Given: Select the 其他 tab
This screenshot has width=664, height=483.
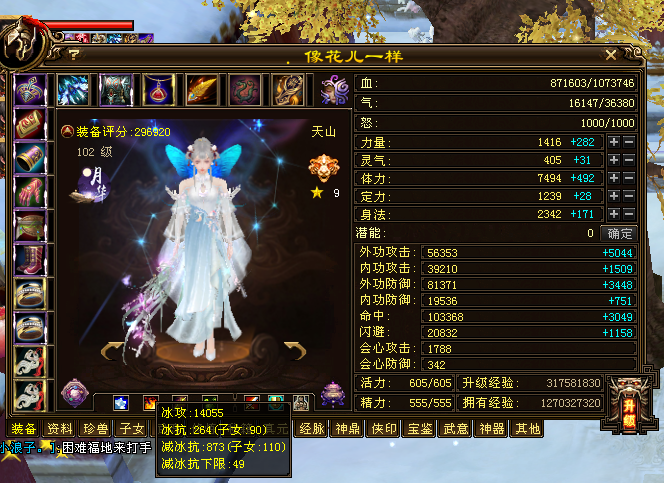Looking at the screenshot, I should [x=527, y=429].
